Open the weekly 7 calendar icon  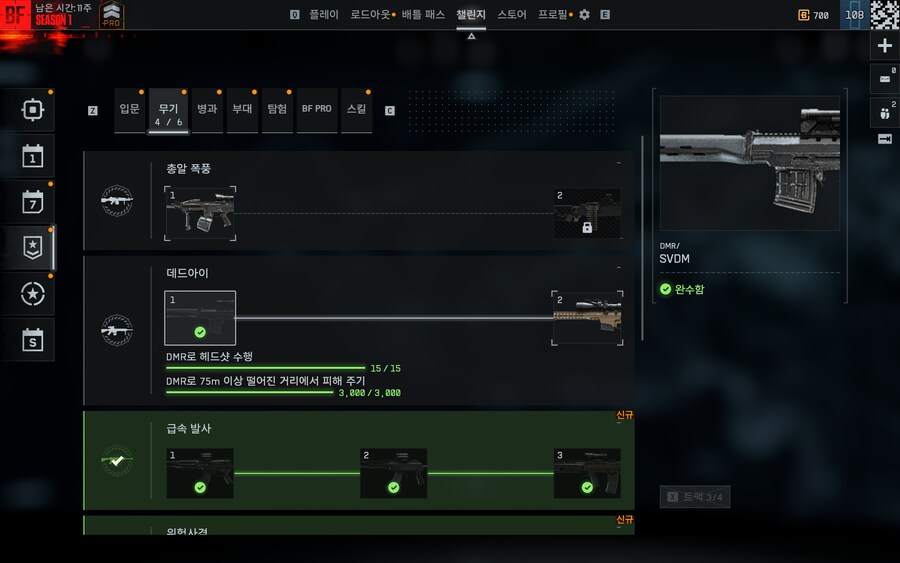(33, 202)
